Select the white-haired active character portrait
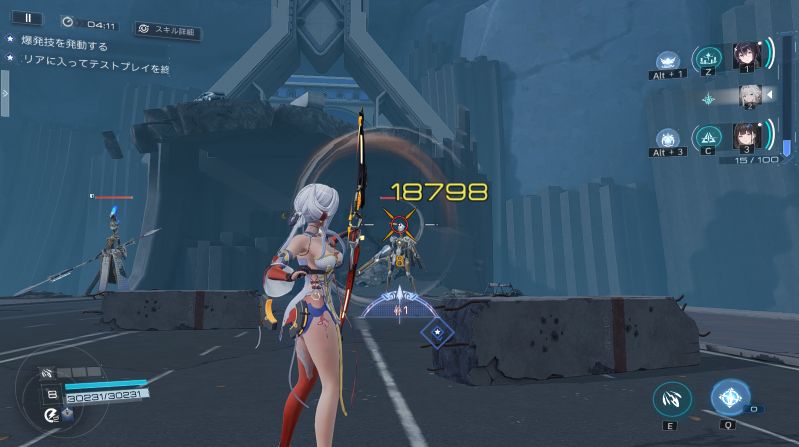The width and height of the screenshot is (799, 447). click(747, 96)
